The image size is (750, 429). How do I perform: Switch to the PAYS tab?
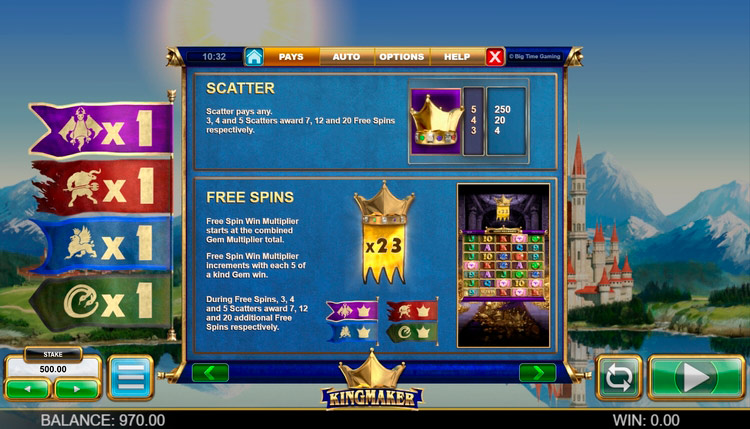tap(291, 57)
